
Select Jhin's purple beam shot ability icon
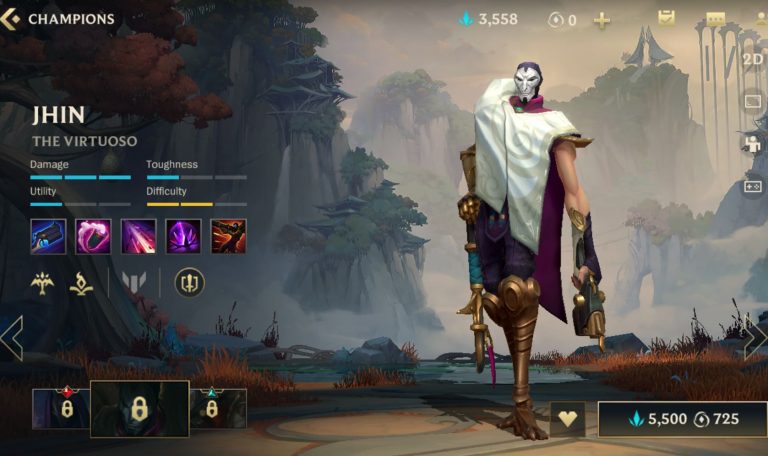tap(138, 236)
